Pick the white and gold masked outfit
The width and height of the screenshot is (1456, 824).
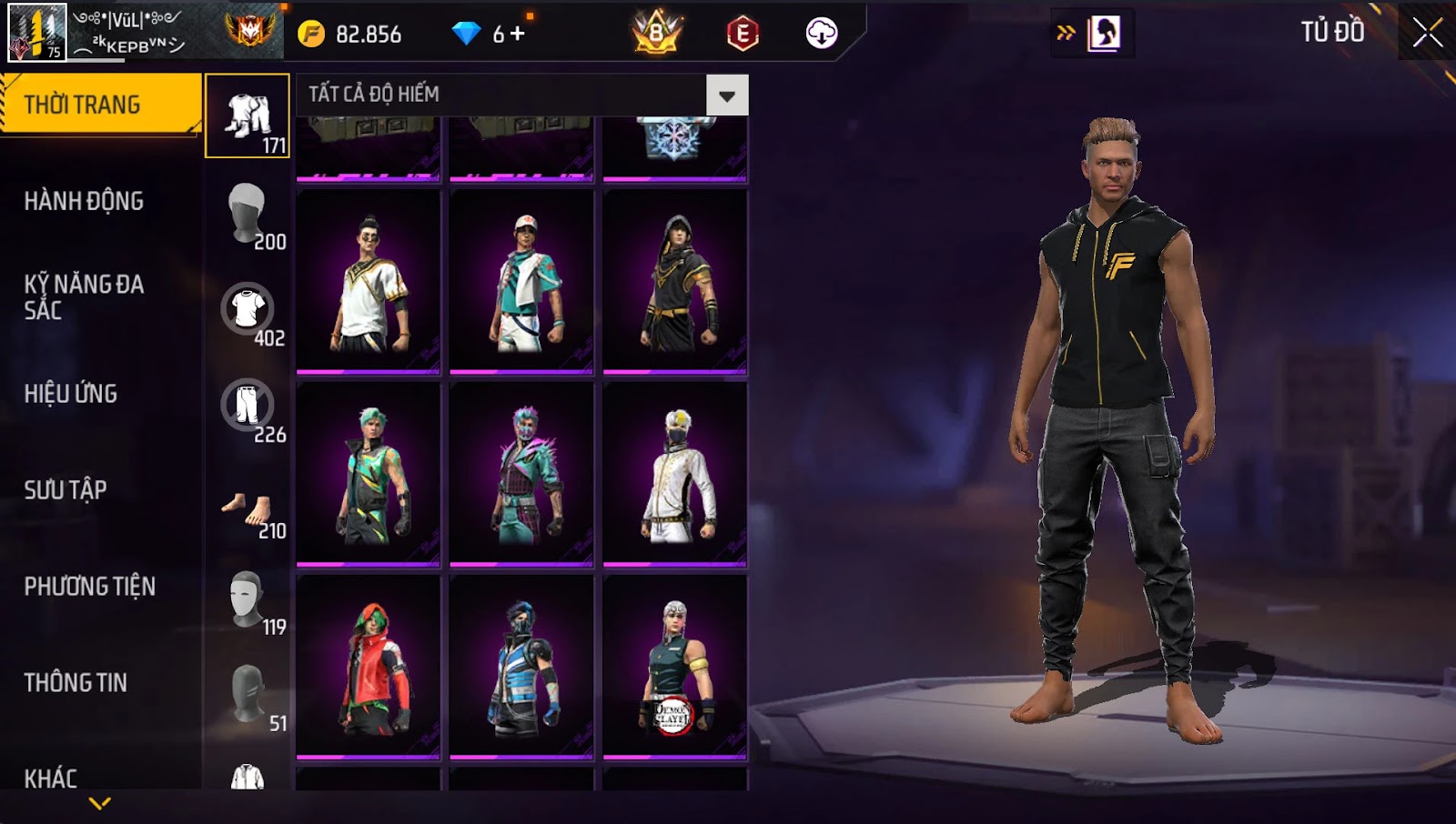click(674, 474)
